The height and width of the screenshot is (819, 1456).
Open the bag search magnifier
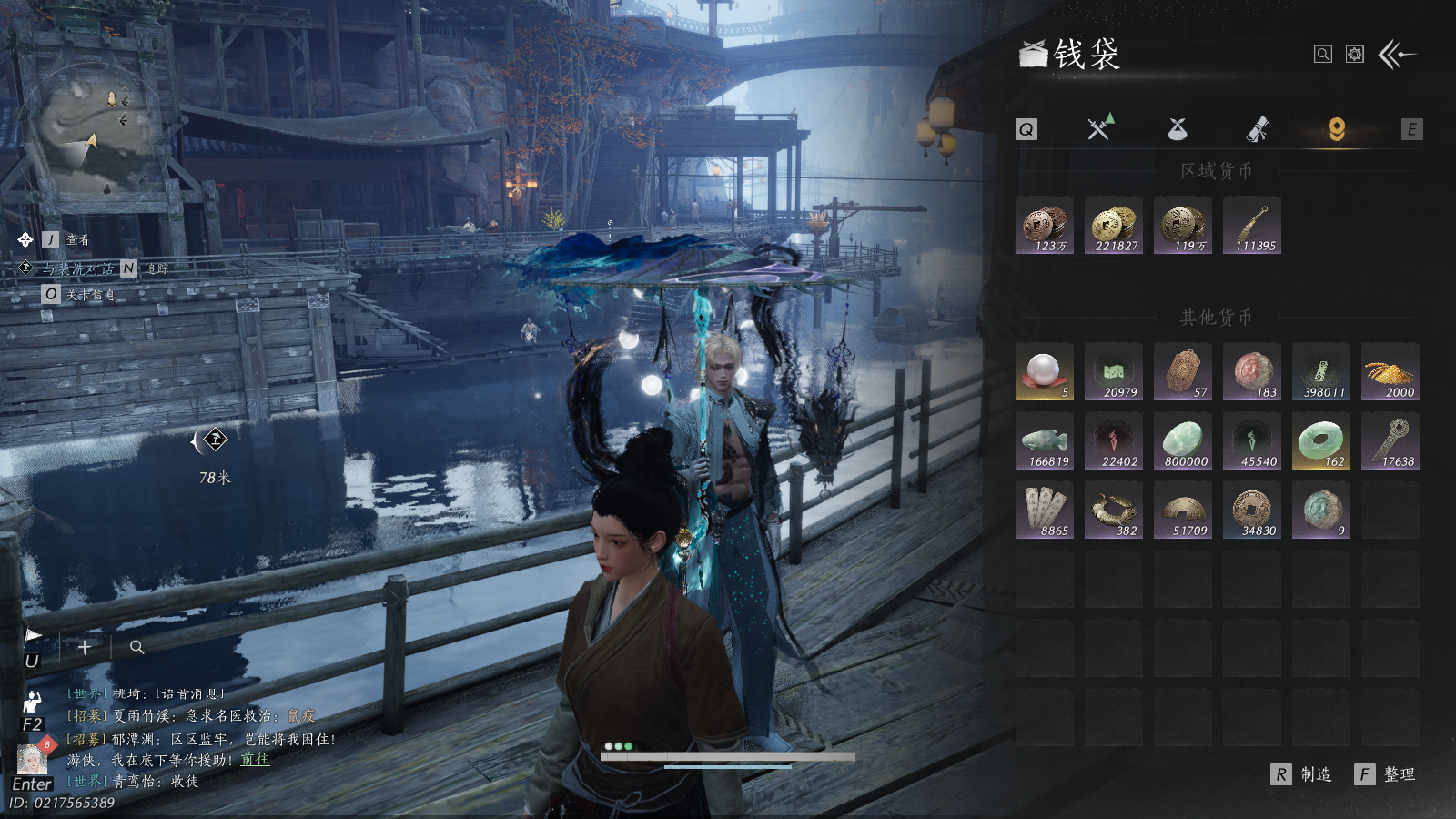1323,55
